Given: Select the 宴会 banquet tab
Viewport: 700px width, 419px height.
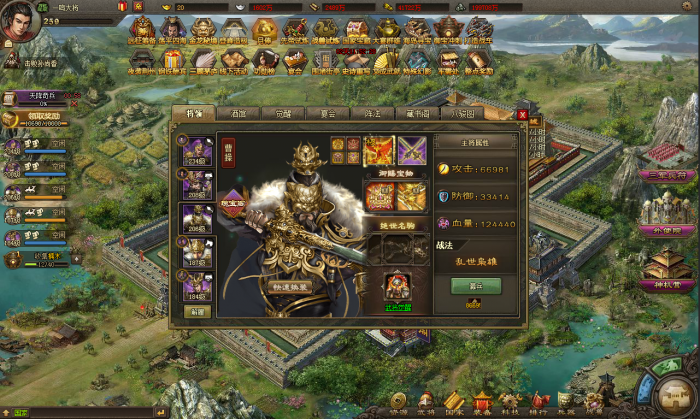Looking at the screenshot, I should [326, 114].
